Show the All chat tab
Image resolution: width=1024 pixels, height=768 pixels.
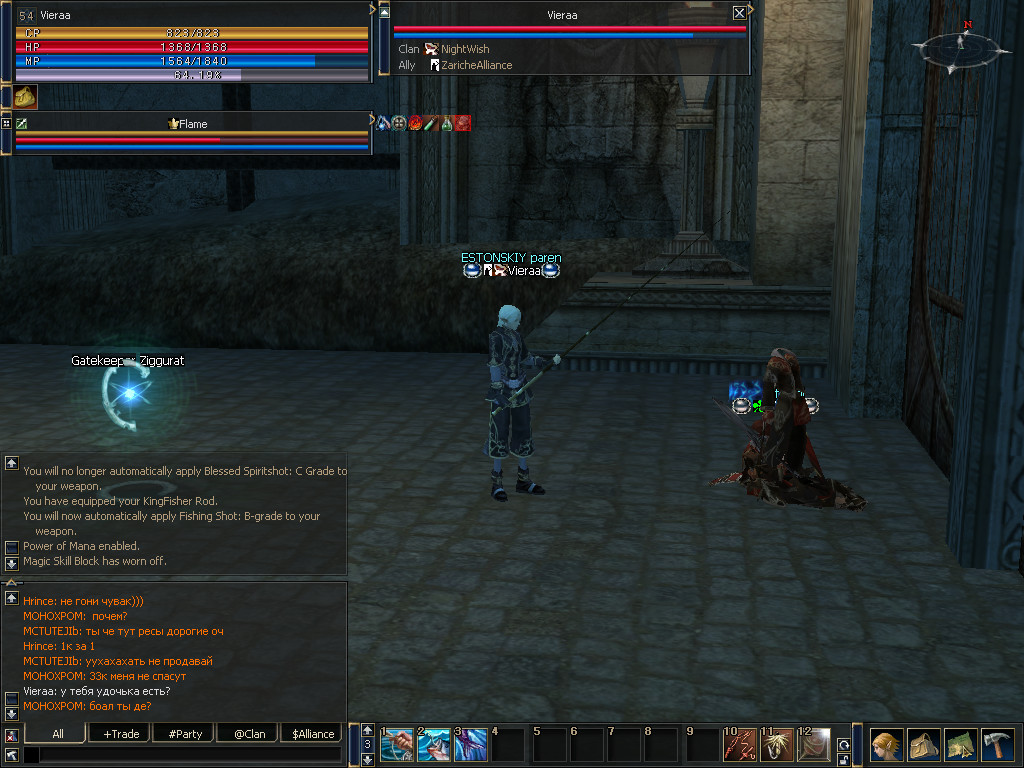58,733
